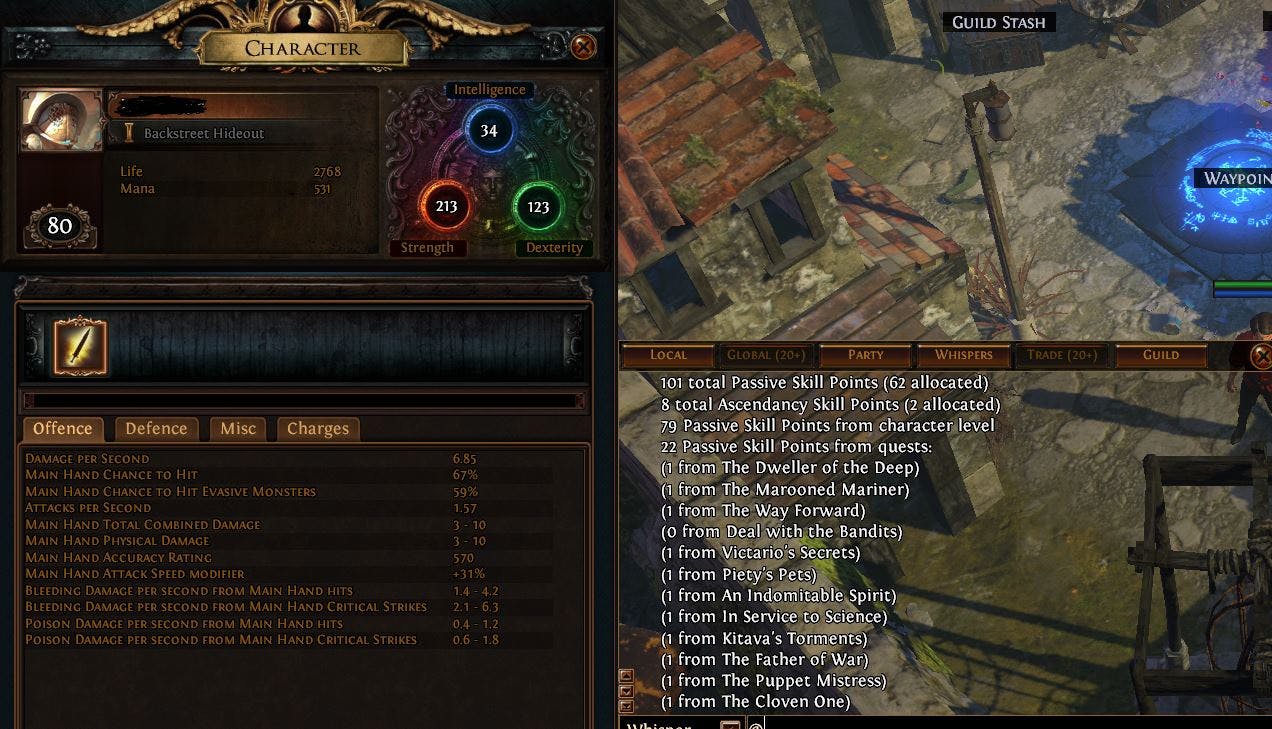Select the Party chat tab
Image resolution: width=1272 pixels, height=729 pixels.
[865, 355]
